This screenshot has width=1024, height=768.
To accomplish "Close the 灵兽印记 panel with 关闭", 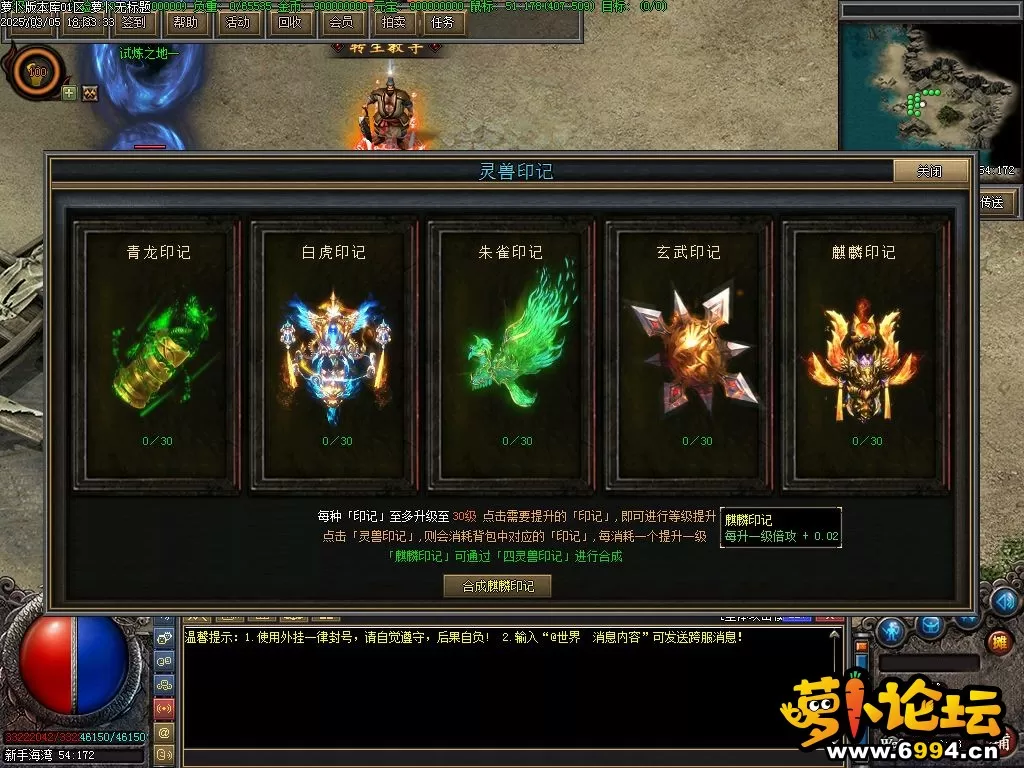I will (930, 171).
